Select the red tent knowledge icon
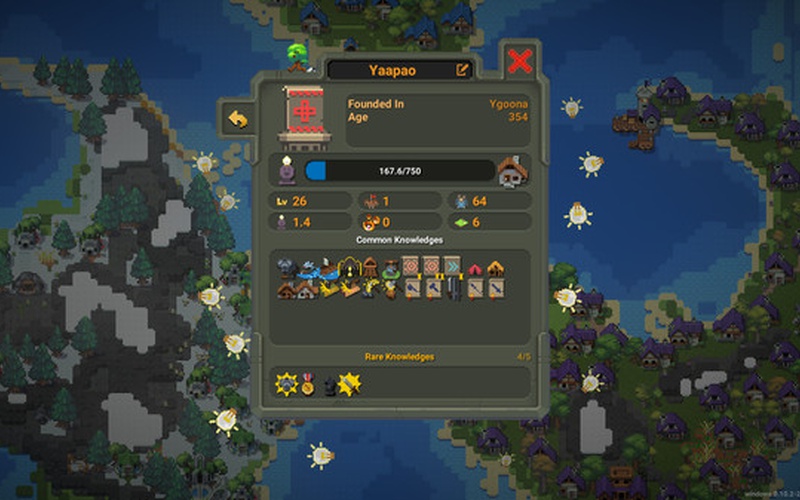The height and width of the screenshot is (500, 800). pos(474,270)
